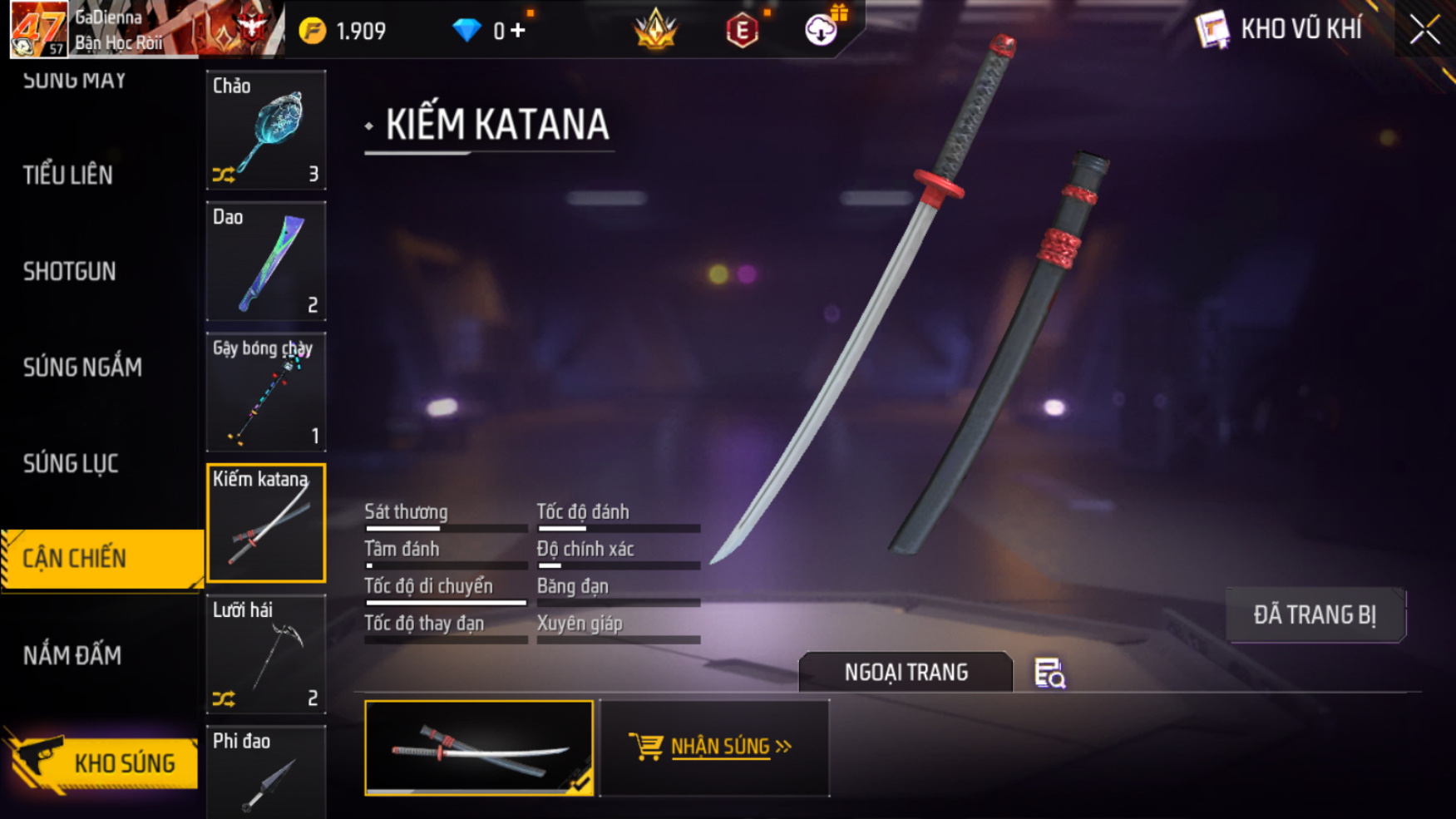
Task: Open the Súng Lục category
Action: pos(71,464)
